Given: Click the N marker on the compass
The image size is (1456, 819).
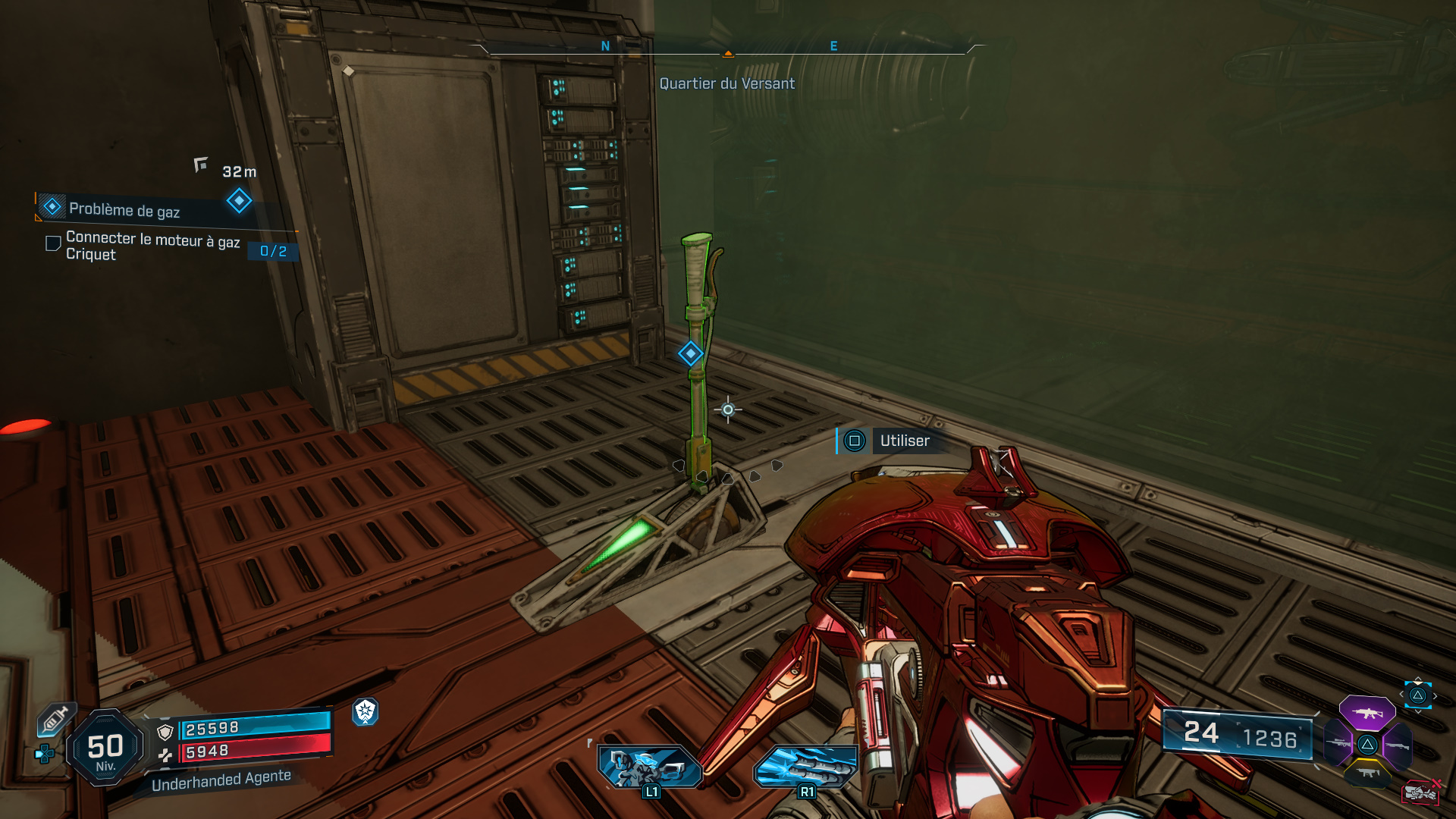Looking at the screenshot, I should point(604,45).
